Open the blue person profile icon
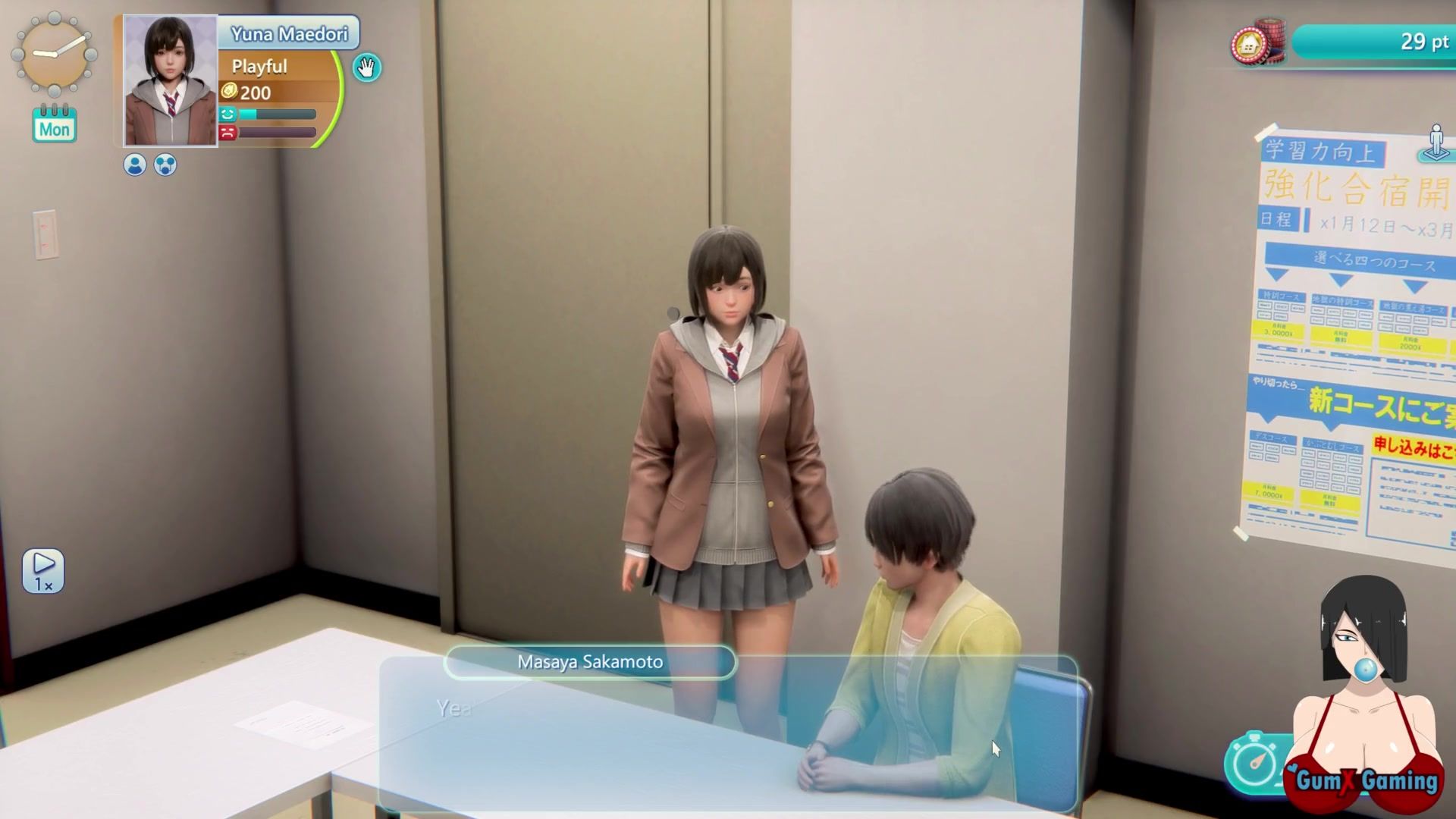 click(135, 165)
